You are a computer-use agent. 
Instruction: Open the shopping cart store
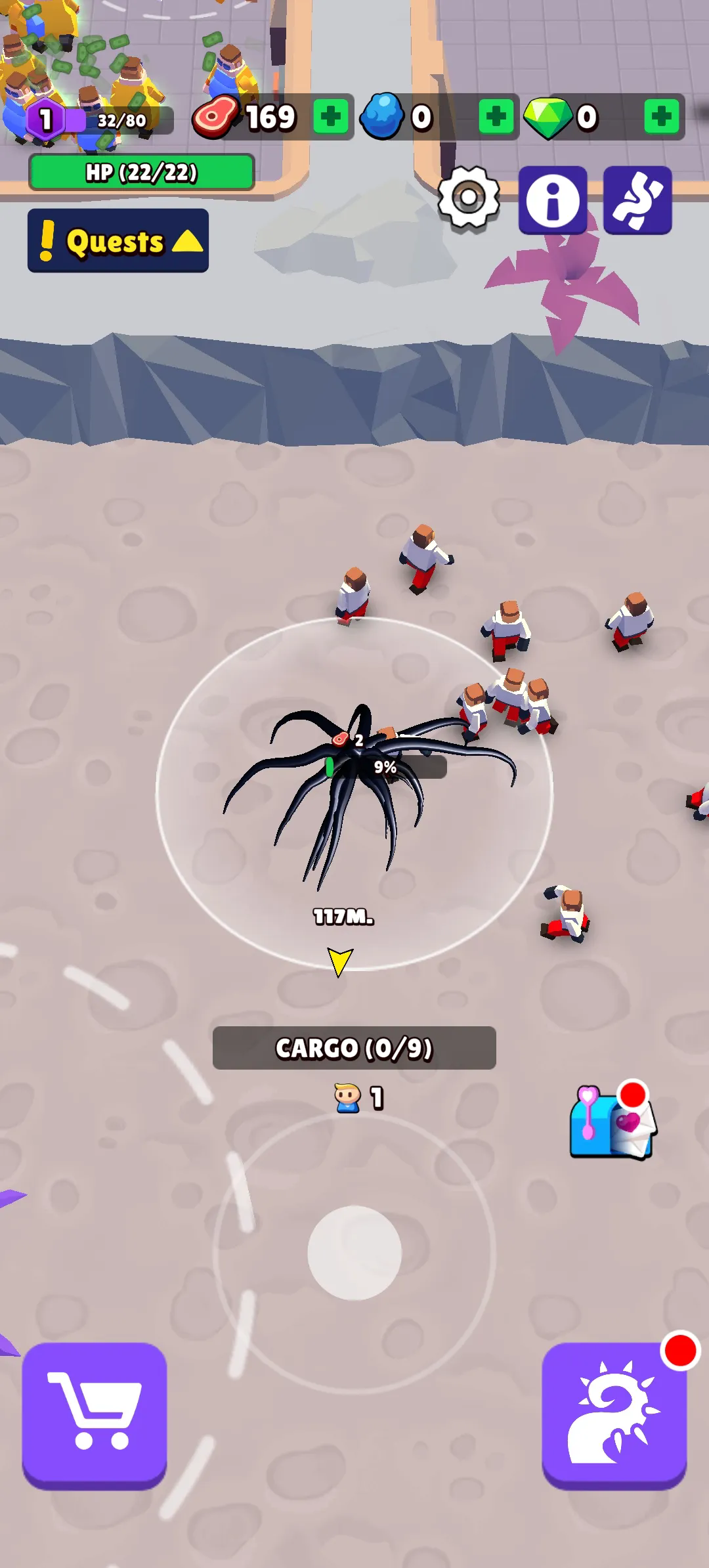(x=95, y=1414)
